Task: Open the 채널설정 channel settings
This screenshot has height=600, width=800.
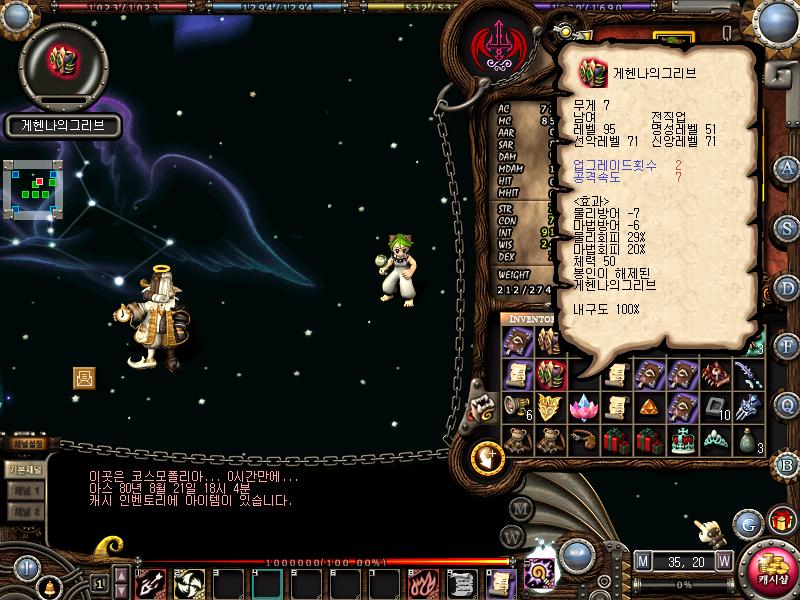Action: pos(27,444)
